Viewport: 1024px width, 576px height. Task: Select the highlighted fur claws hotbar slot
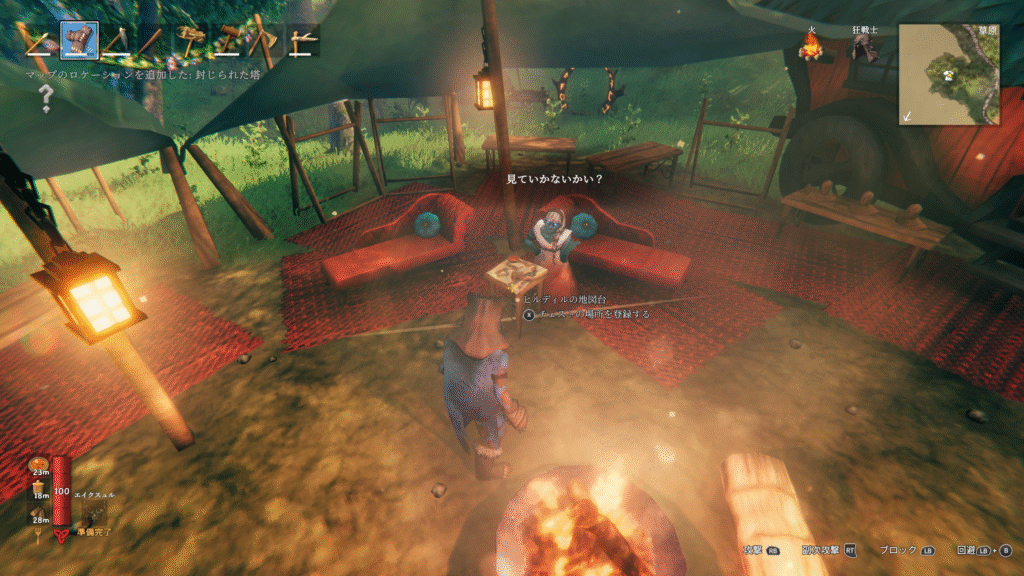pos(79,40)
